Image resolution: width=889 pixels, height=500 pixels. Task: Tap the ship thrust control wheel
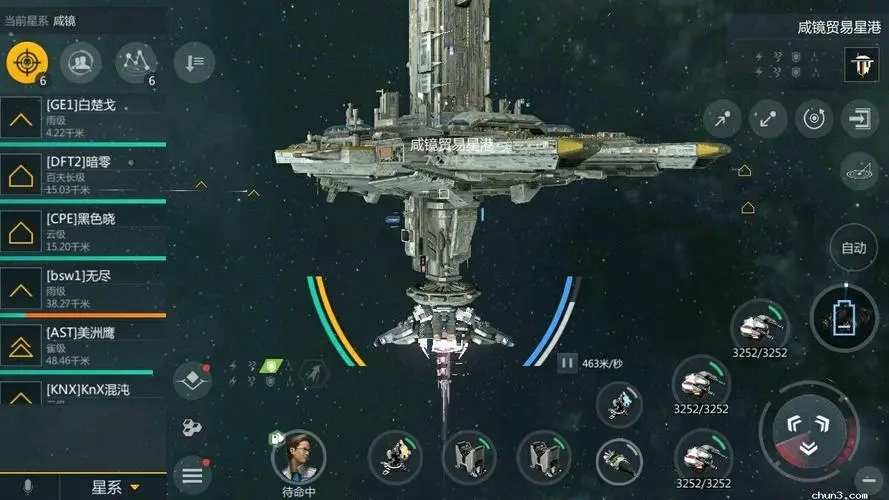click(808, 432)
